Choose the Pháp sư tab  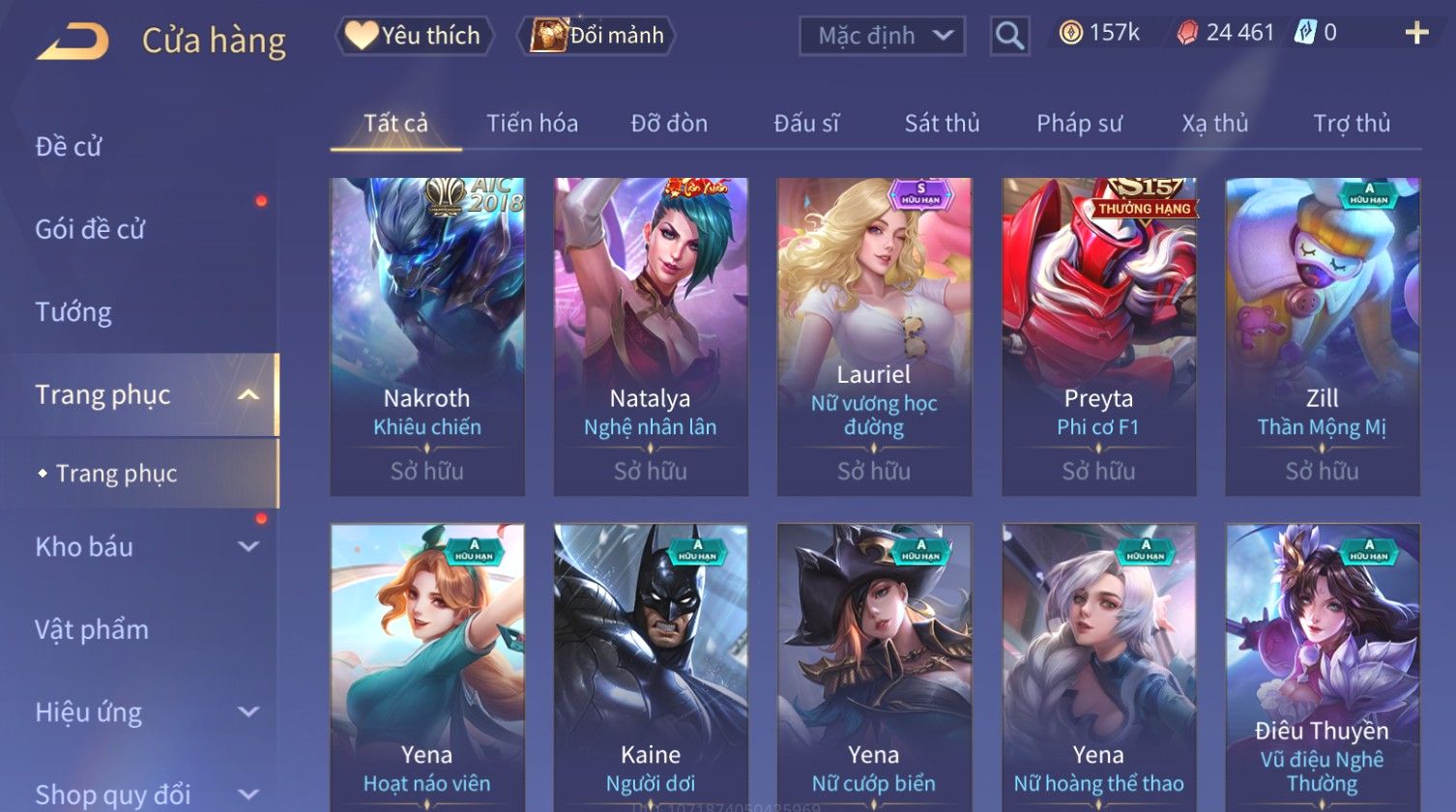point(1079,124)
